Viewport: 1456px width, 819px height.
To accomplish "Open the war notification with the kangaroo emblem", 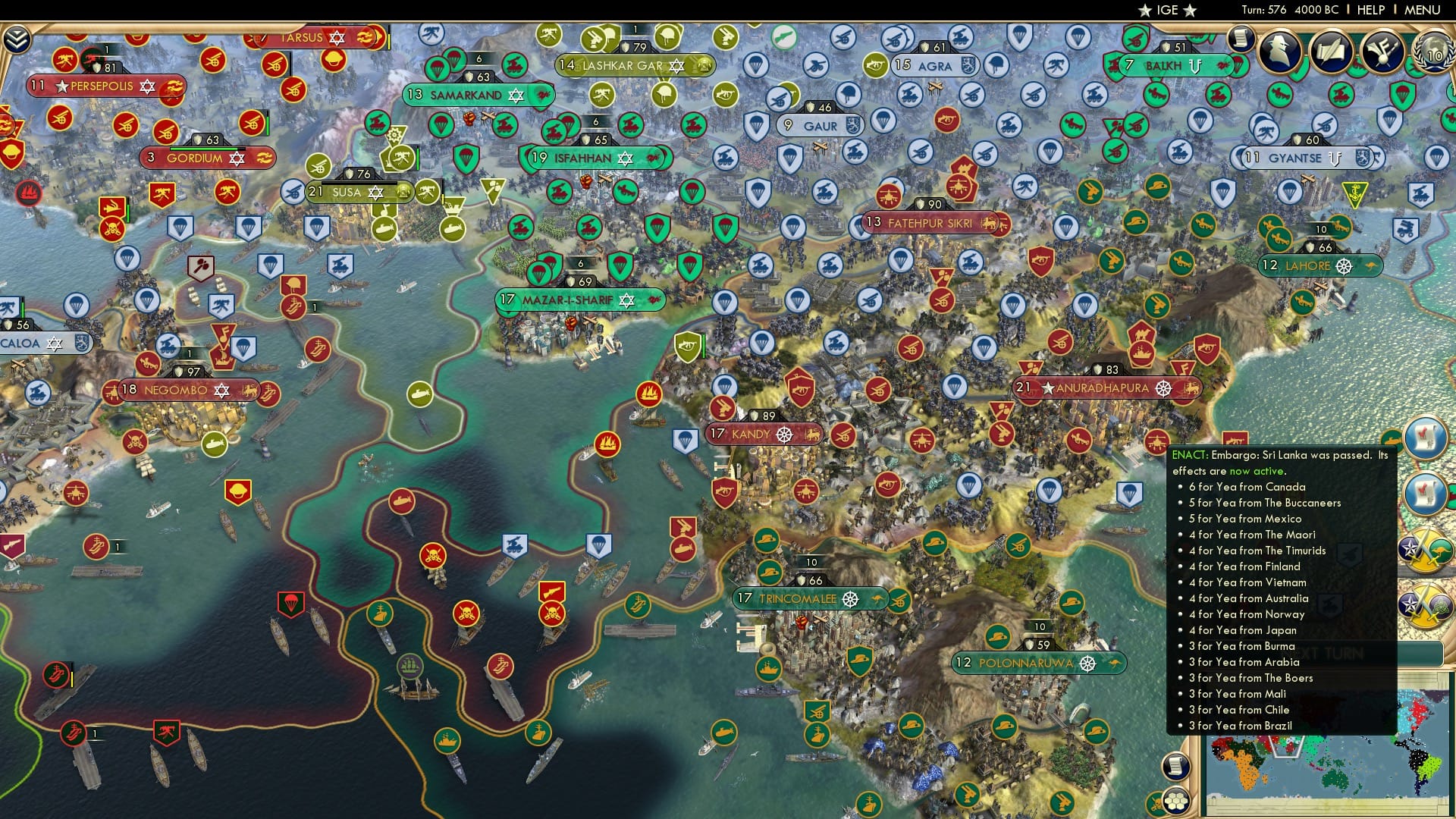I will tap(1425, 551).
